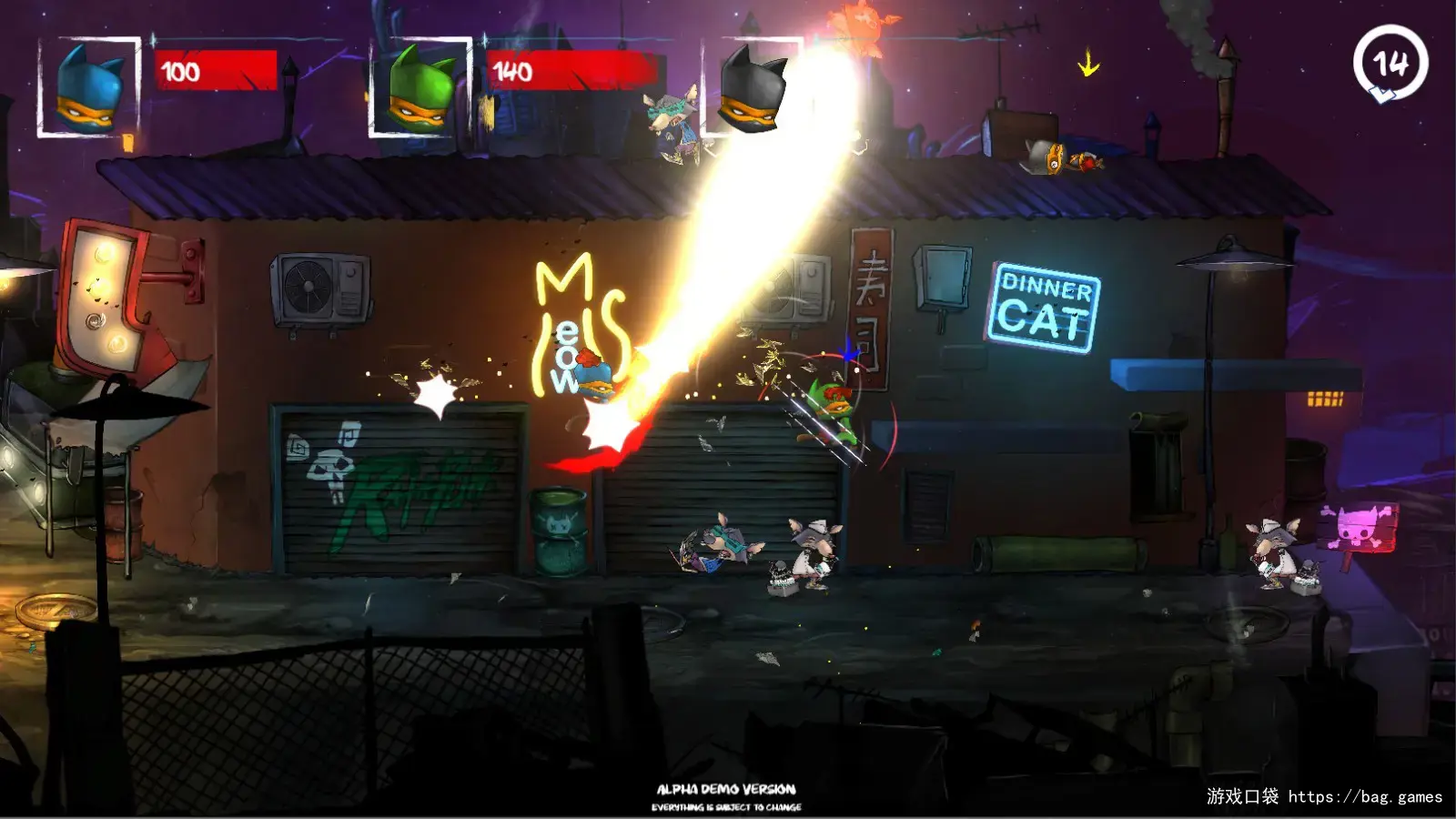Select the blue cat player portrait

[x=89, y=88]
